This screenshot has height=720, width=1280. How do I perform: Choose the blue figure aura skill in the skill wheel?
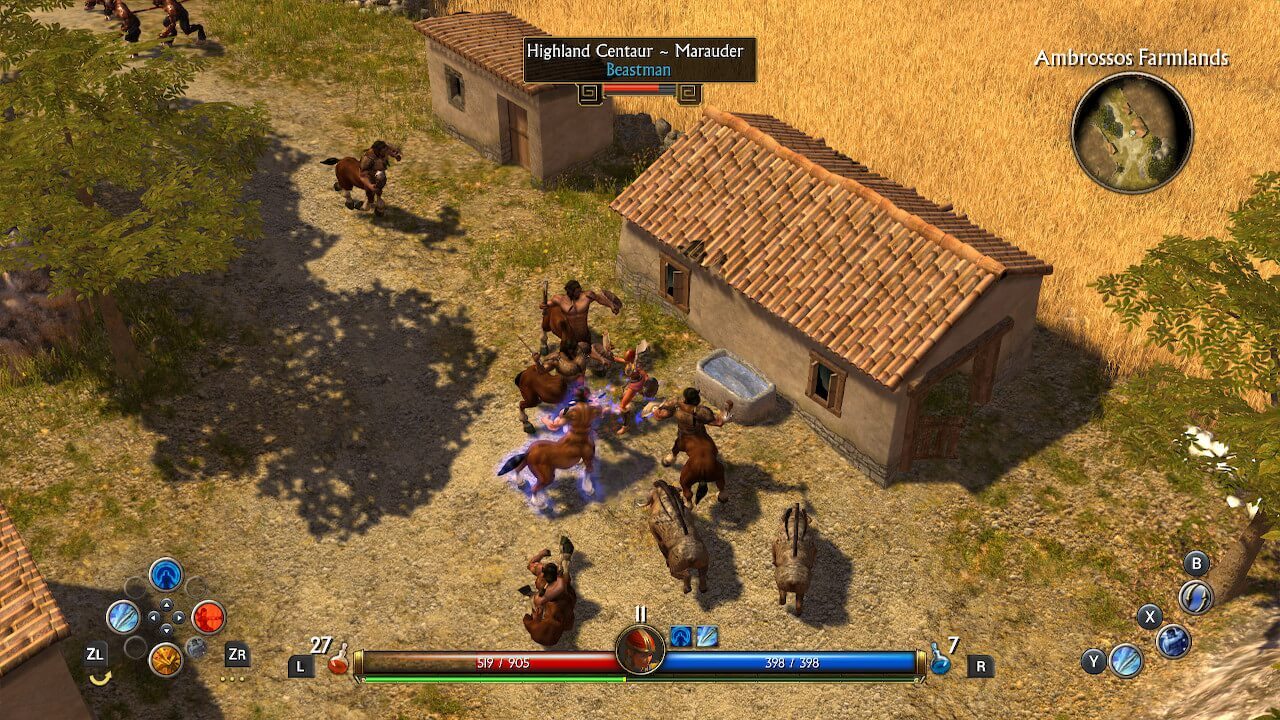(x=165, y=574)
